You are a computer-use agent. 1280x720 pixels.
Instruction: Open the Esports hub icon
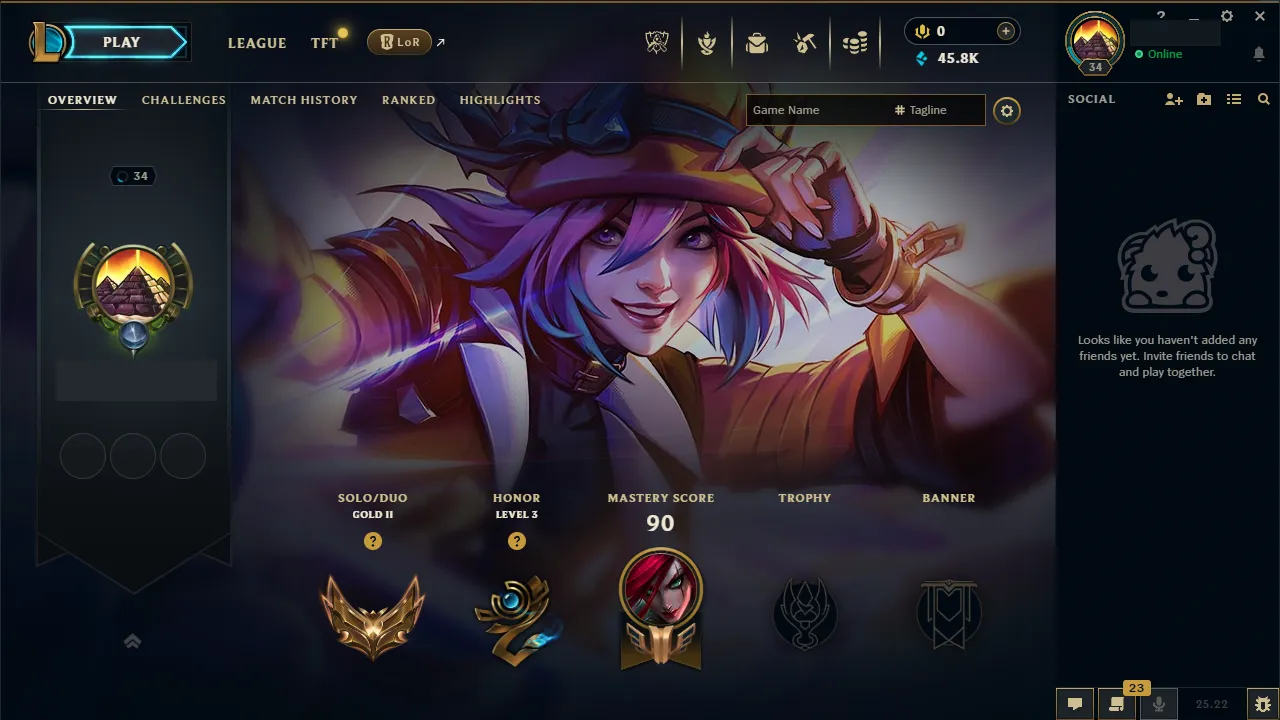coord(657,42)
